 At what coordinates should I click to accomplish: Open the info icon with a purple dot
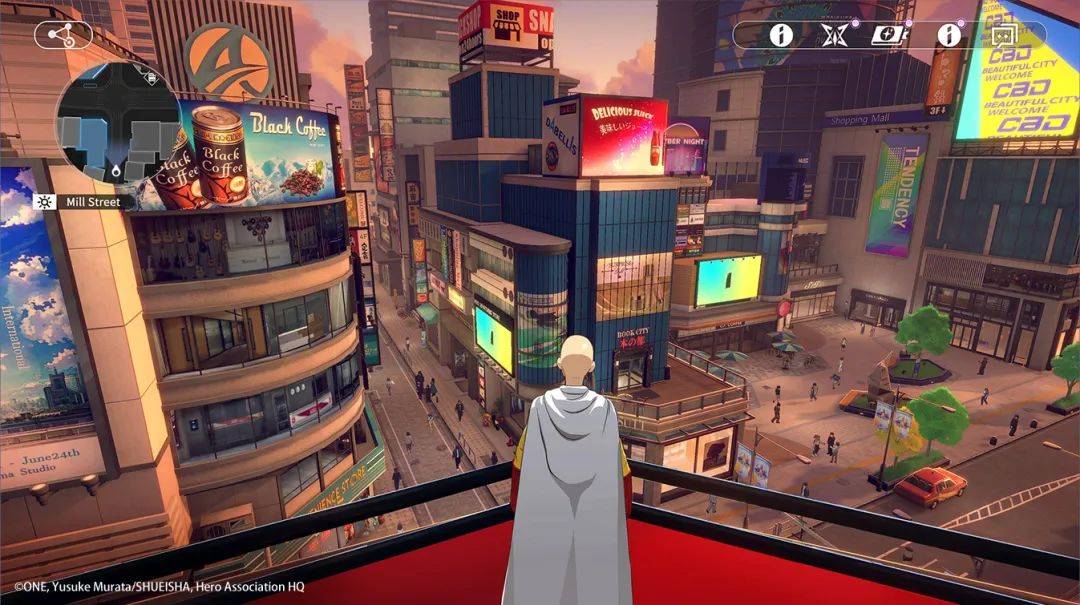pyautogui.click(x=947, y=35)
